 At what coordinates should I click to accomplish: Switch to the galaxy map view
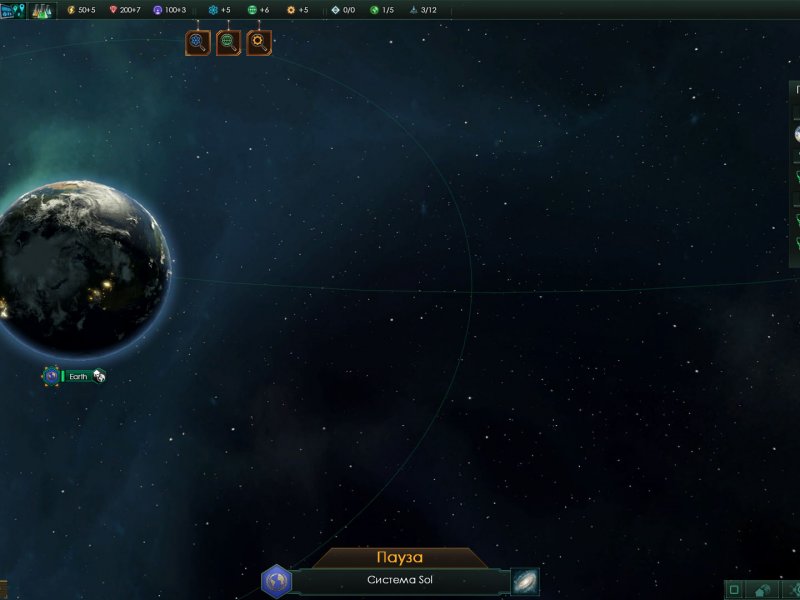[x=525, y=581]
